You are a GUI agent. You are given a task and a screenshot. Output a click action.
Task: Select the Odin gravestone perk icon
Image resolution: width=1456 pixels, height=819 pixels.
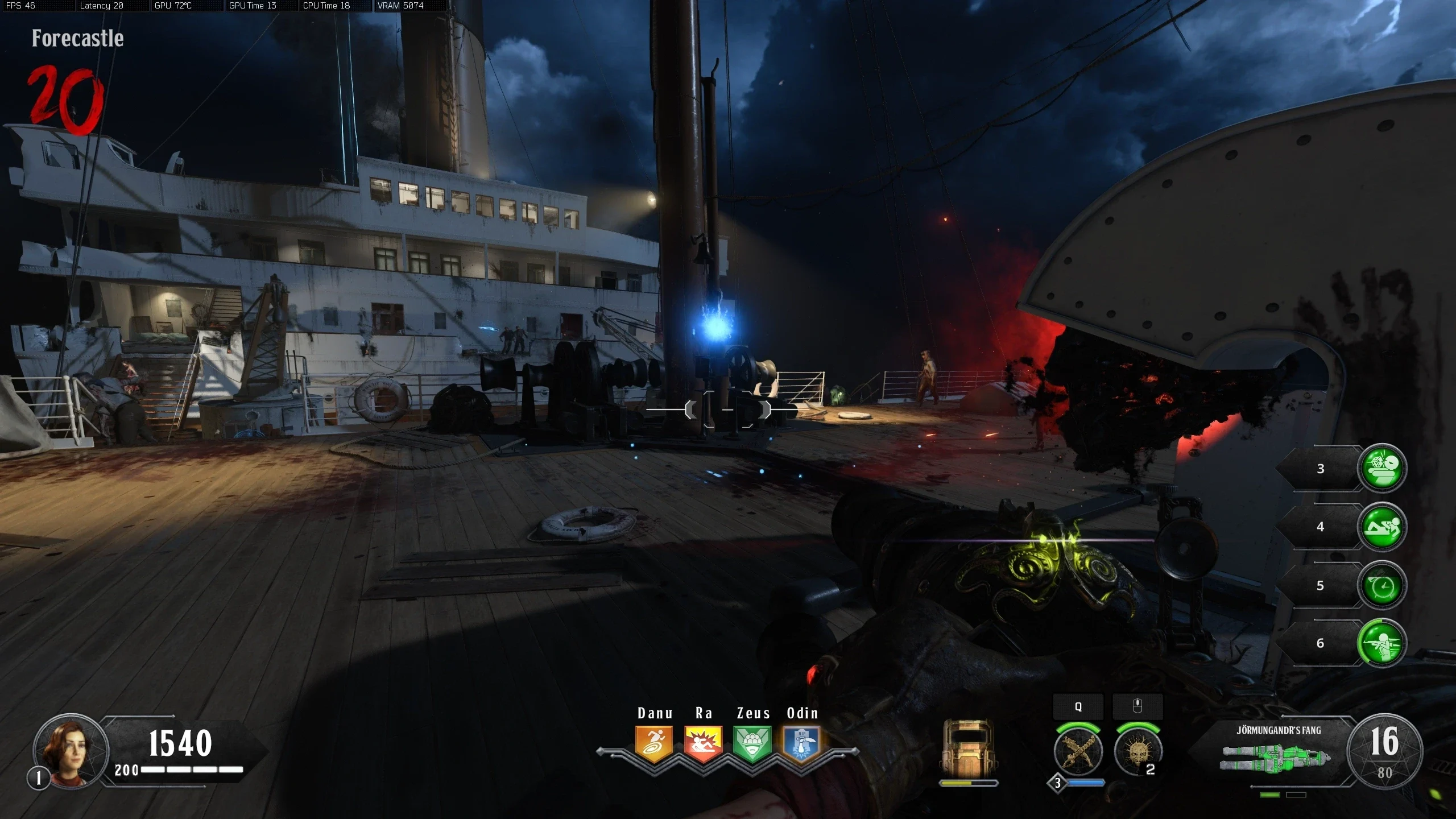click(801, 743)
